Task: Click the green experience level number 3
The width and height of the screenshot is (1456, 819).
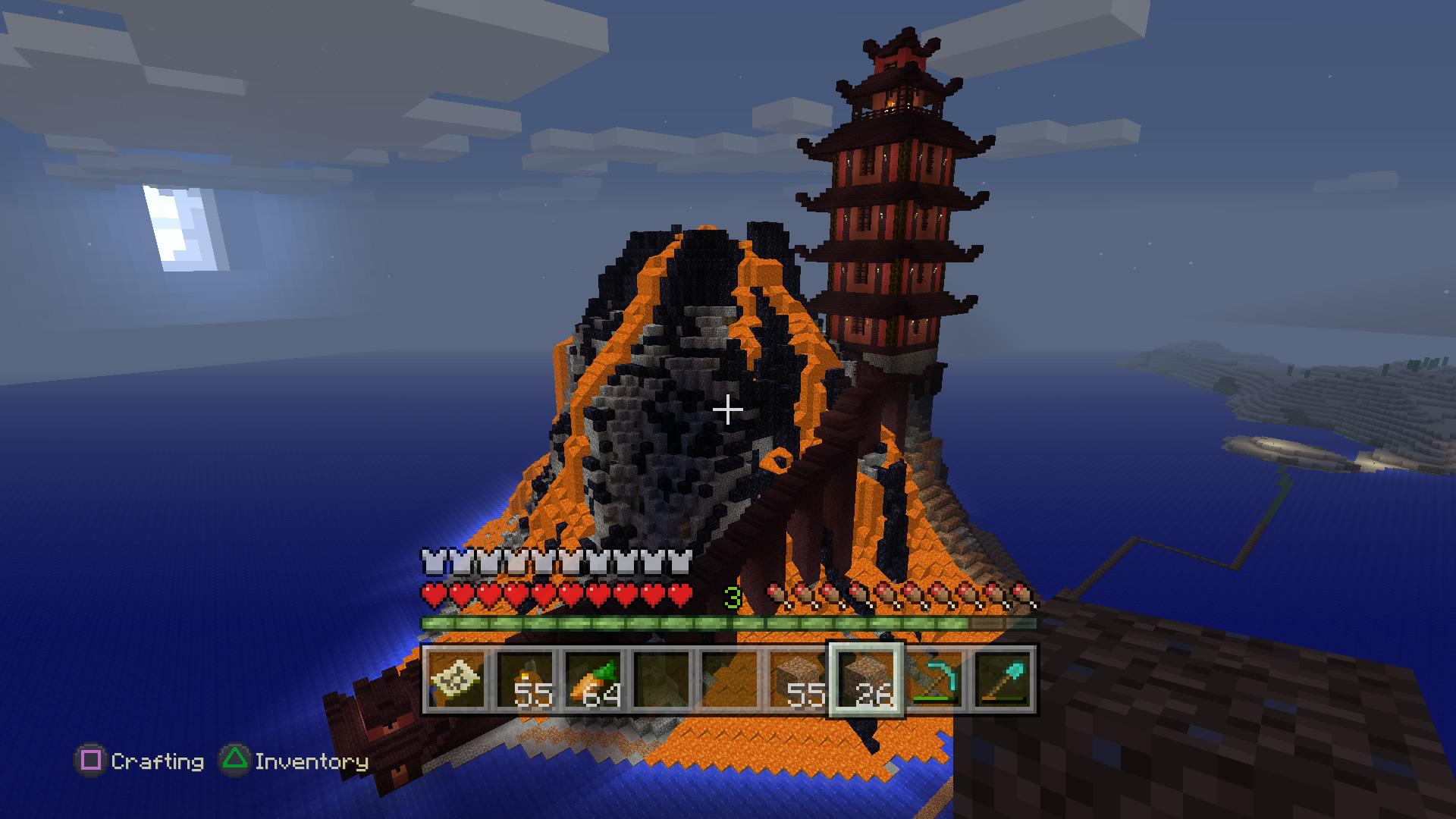Action: tap(732, 596)
